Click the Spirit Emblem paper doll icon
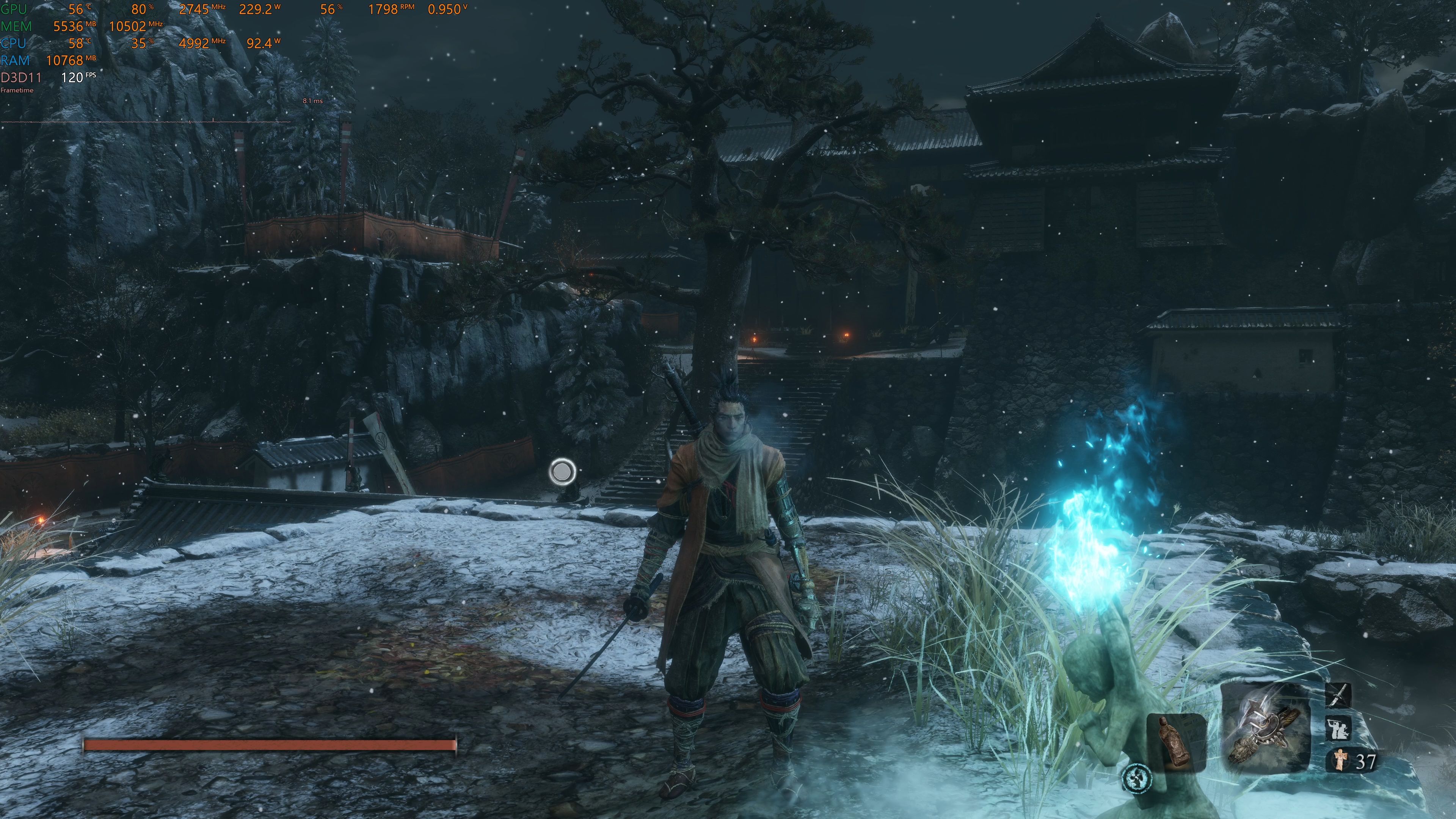Image resolution: width=1456 pixels, height=819 pixels. point(1340,759)
